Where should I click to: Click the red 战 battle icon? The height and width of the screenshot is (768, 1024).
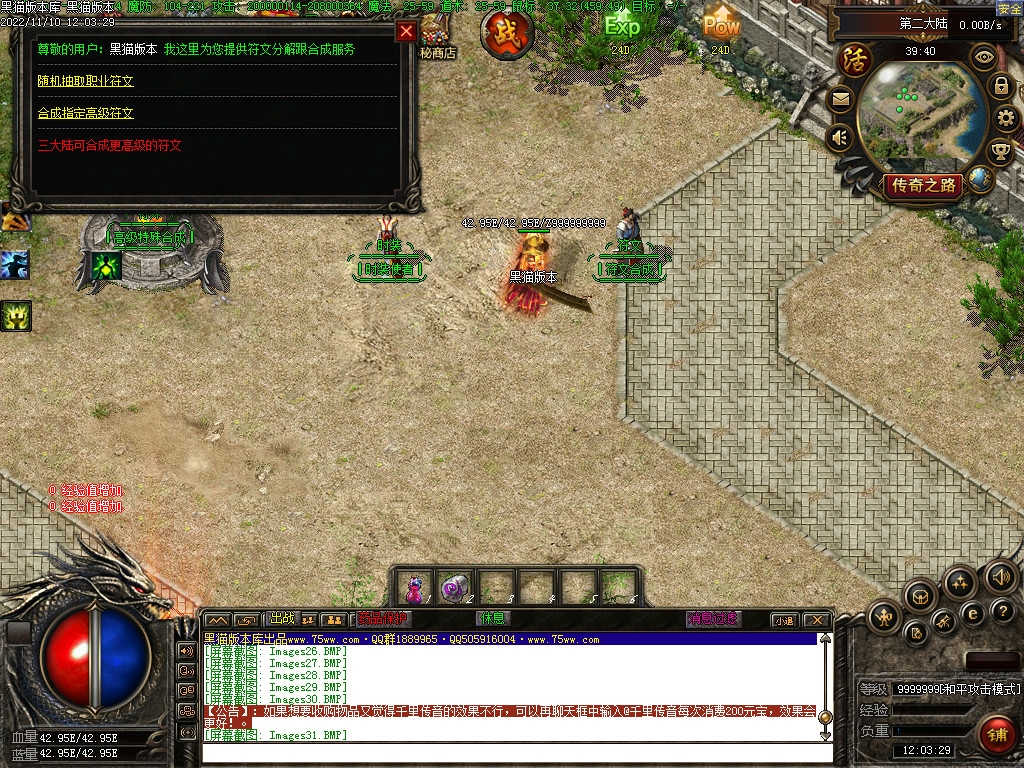coord(506,33)
